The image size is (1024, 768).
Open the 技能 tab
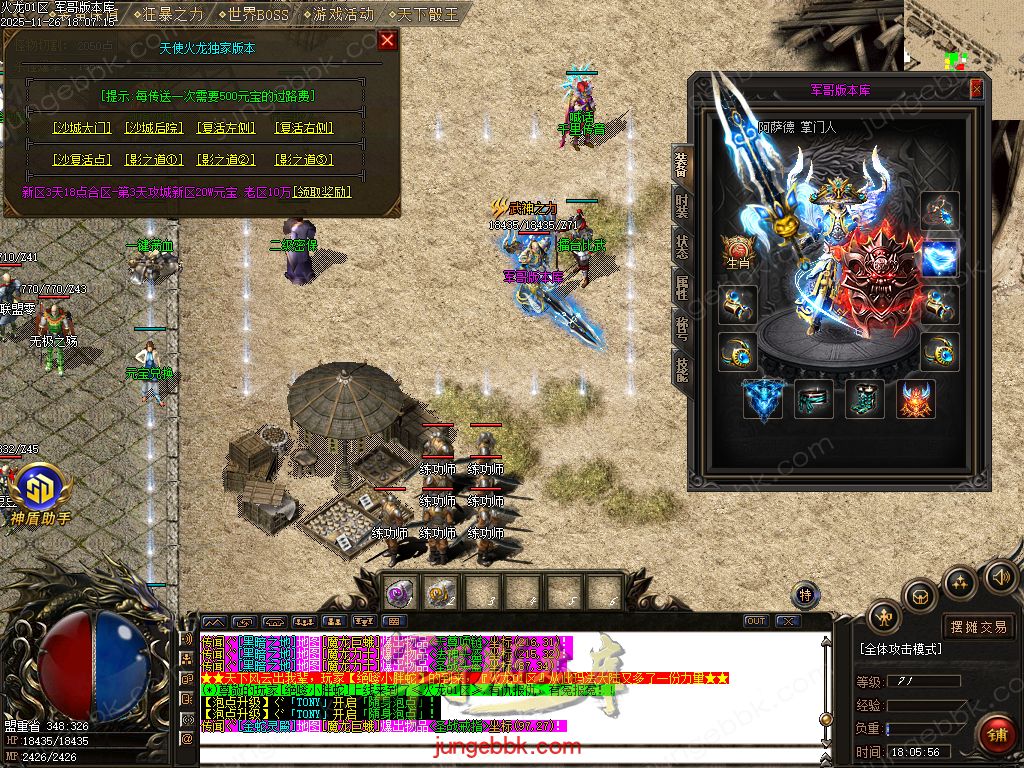[x=680, y=370]
